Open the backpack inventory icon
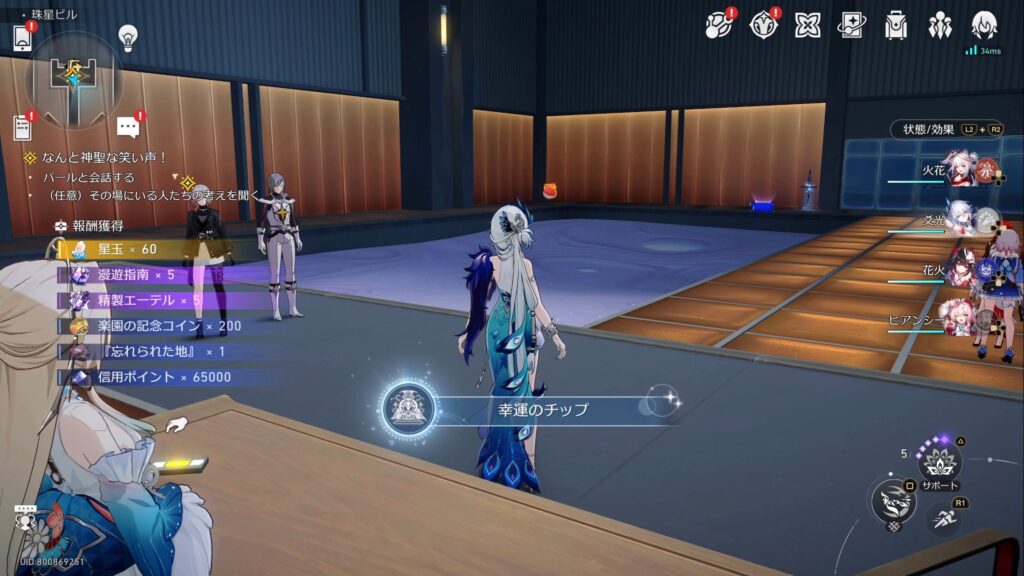The height and width of the screenshot is (576, 1024). 895,25
